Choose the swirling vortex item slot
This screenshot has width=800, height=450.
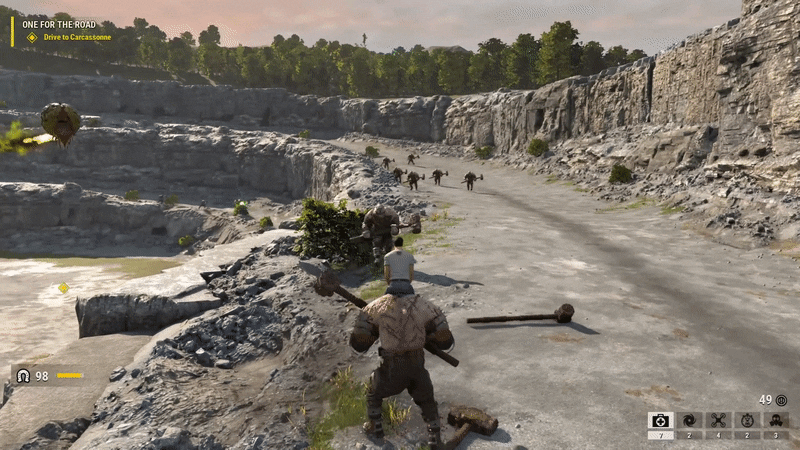pos(689,421)
